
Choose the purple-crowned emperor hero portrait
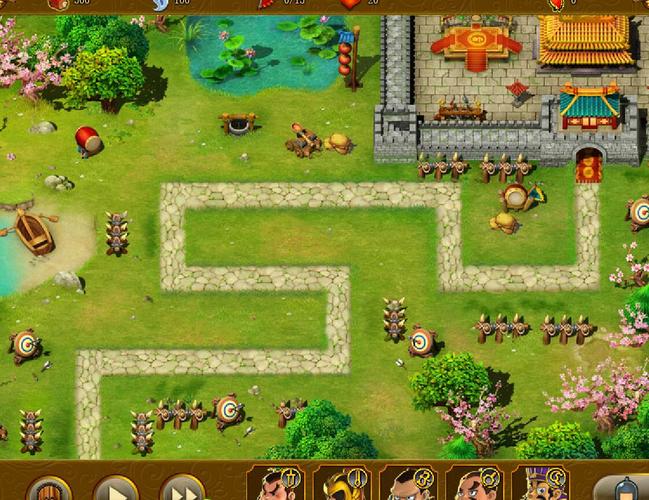[541, 484]
